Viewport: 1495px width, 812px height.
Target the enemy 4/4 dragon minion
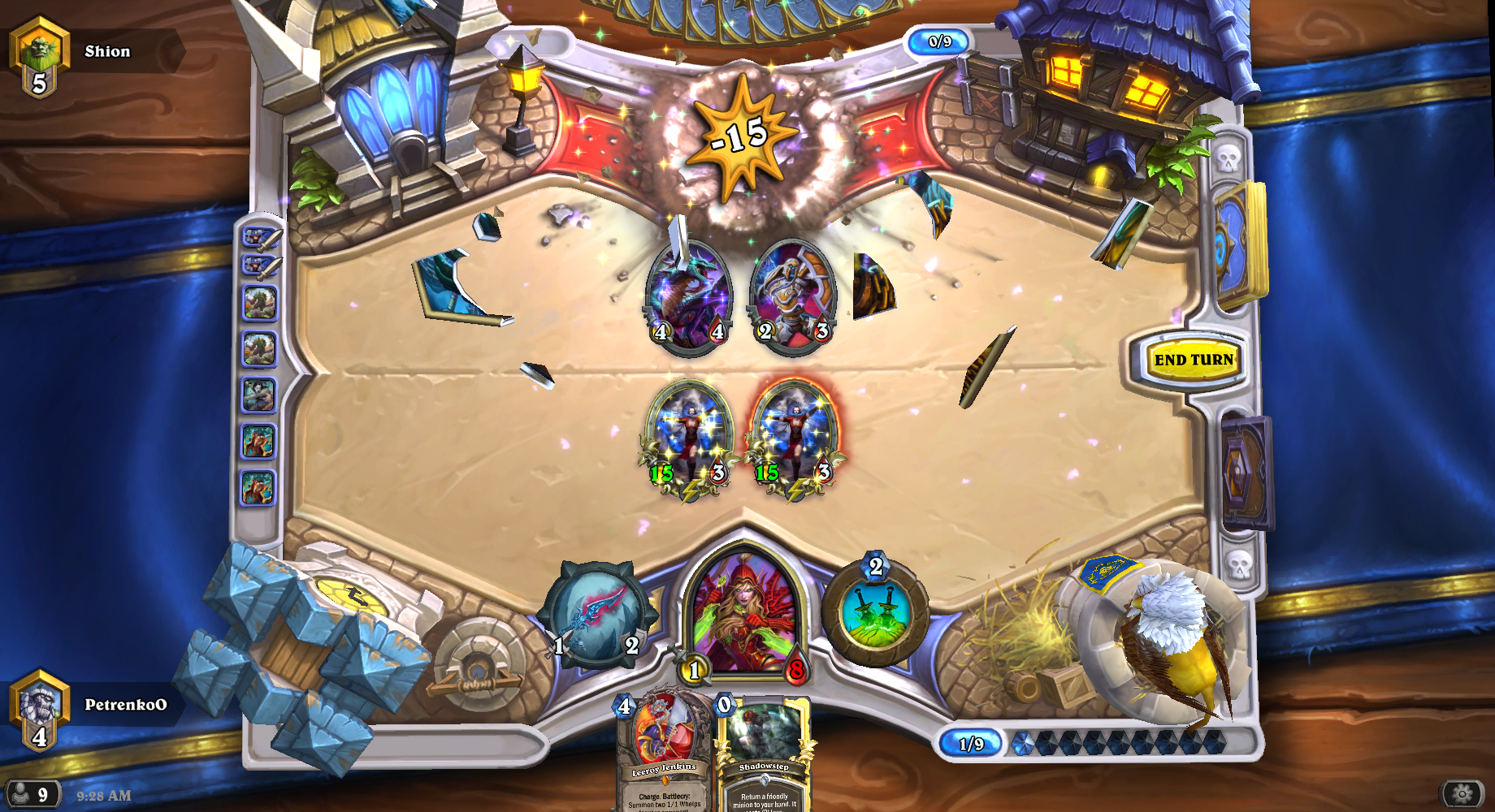tap(688, 296)
